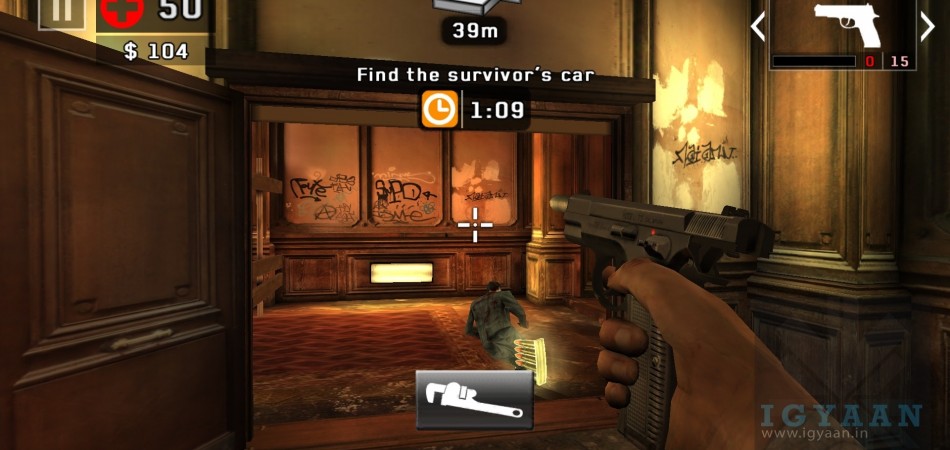Pause the game with the pause button

(62, 12)
